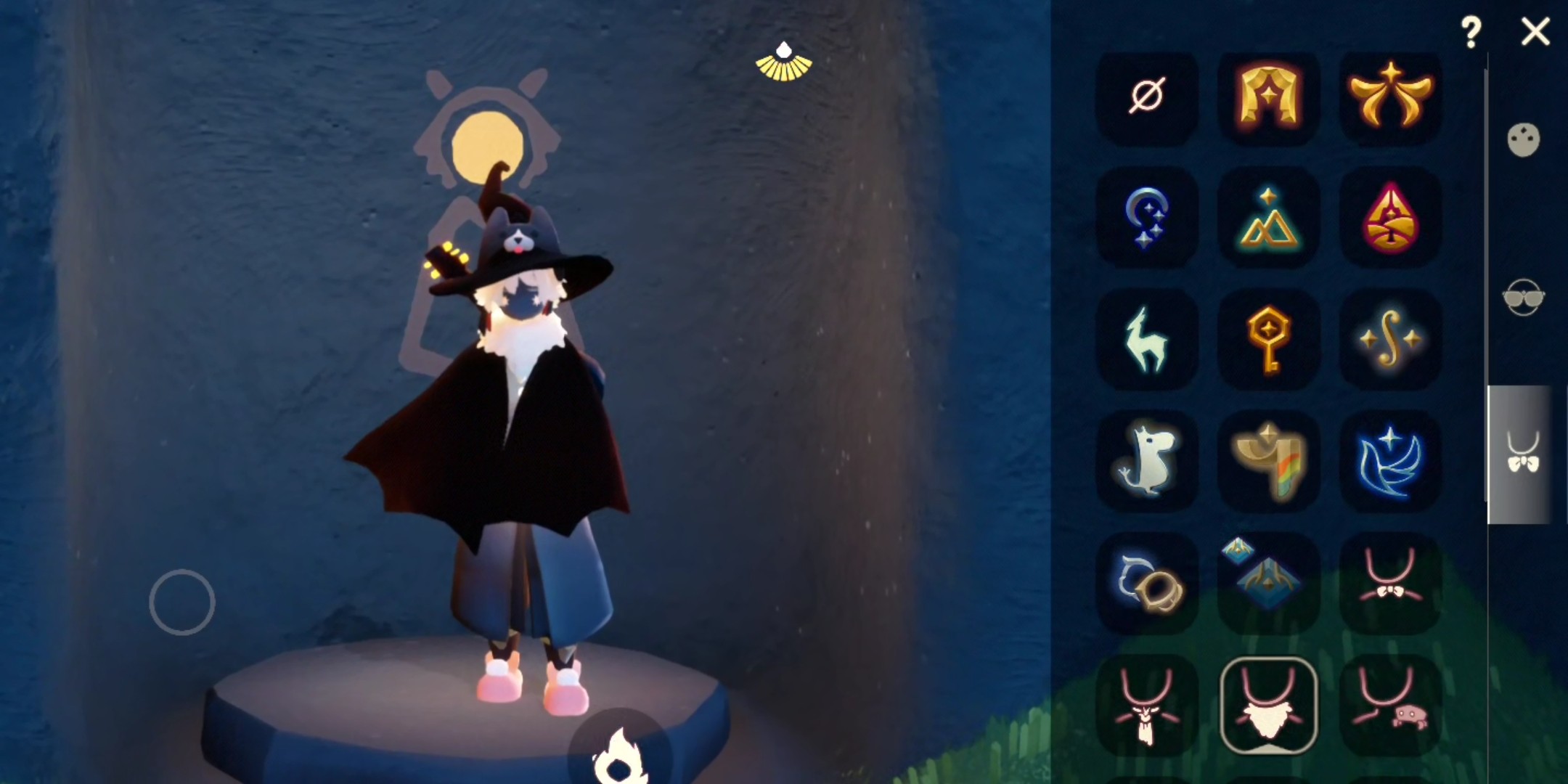Choose the golden winged star pendant

coord(1389,96)
